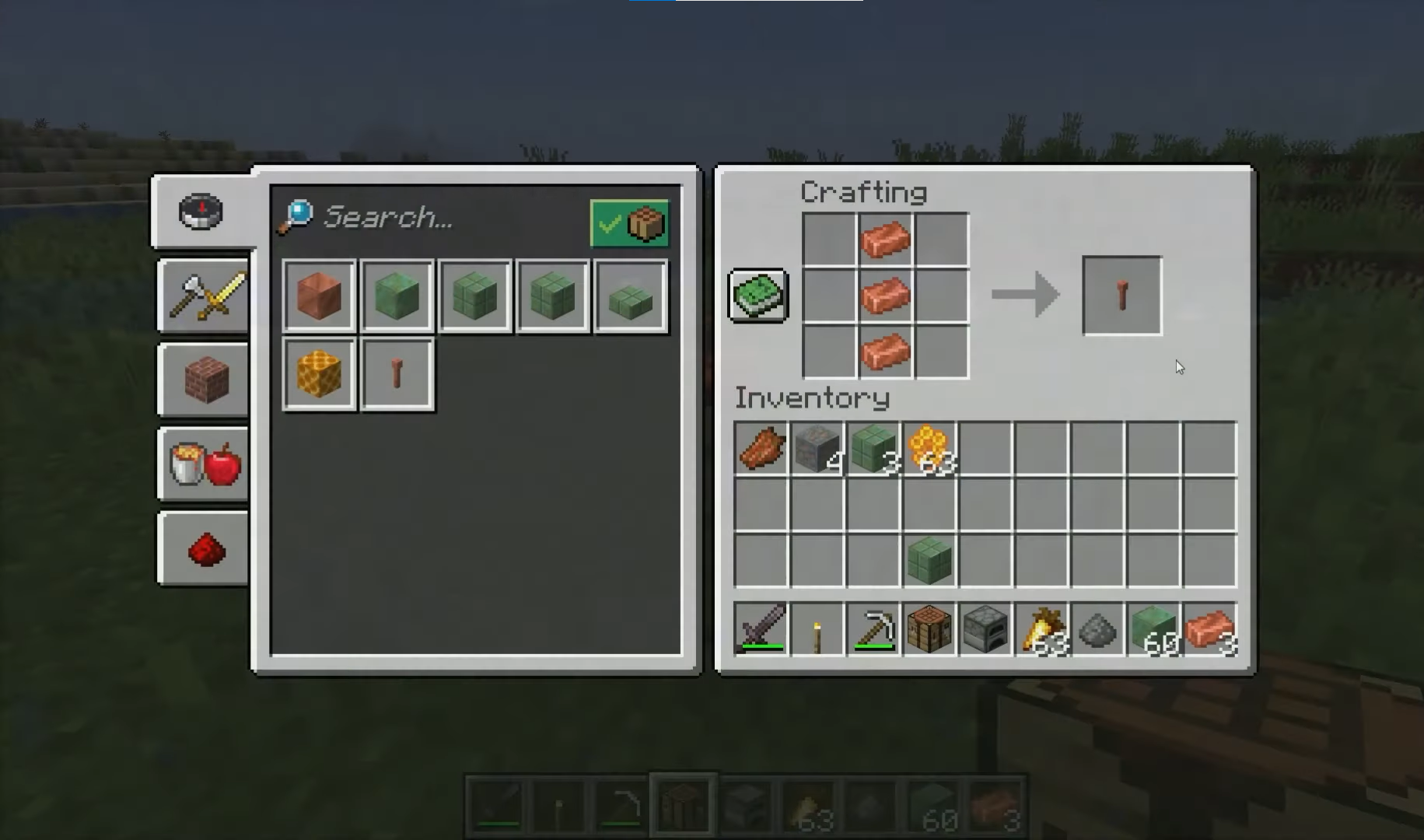
Task: Pick up the honeycomb stack in inventory
Action: (929, 450)
